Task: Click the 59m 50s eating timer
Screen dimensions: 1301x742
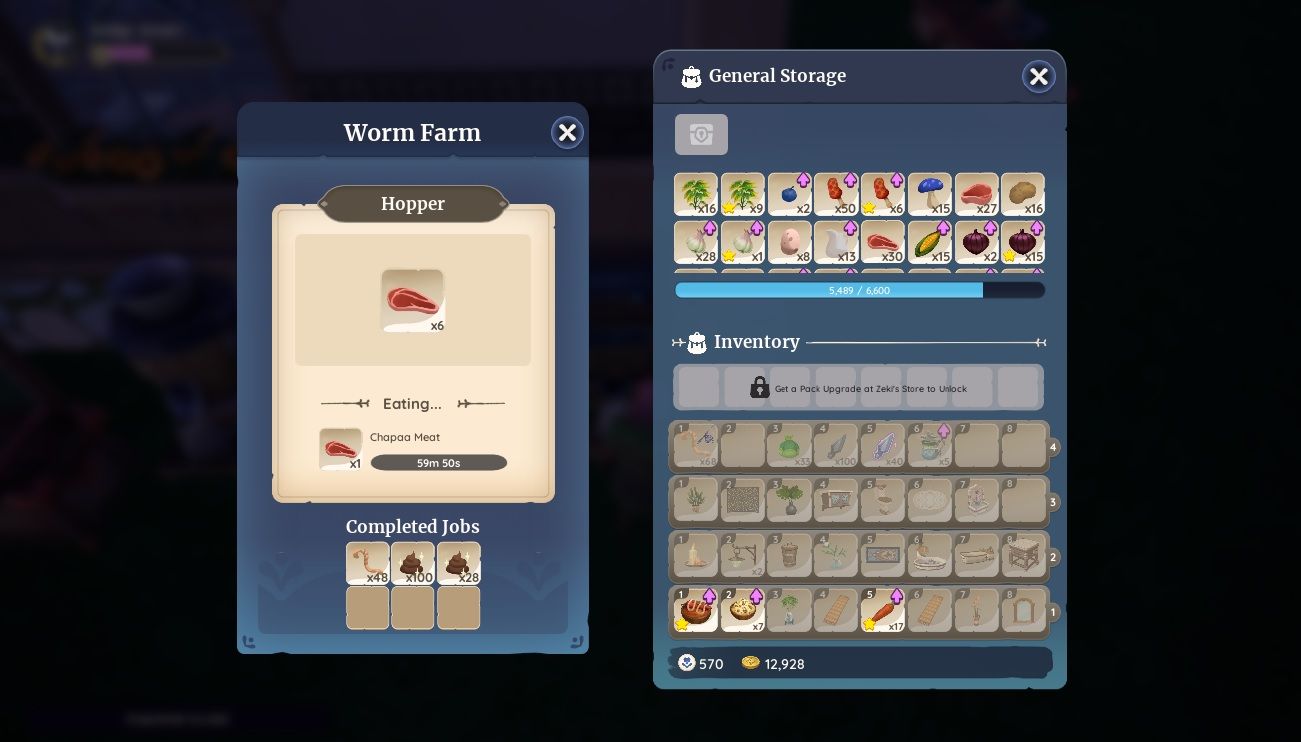Action: point(438,462)
